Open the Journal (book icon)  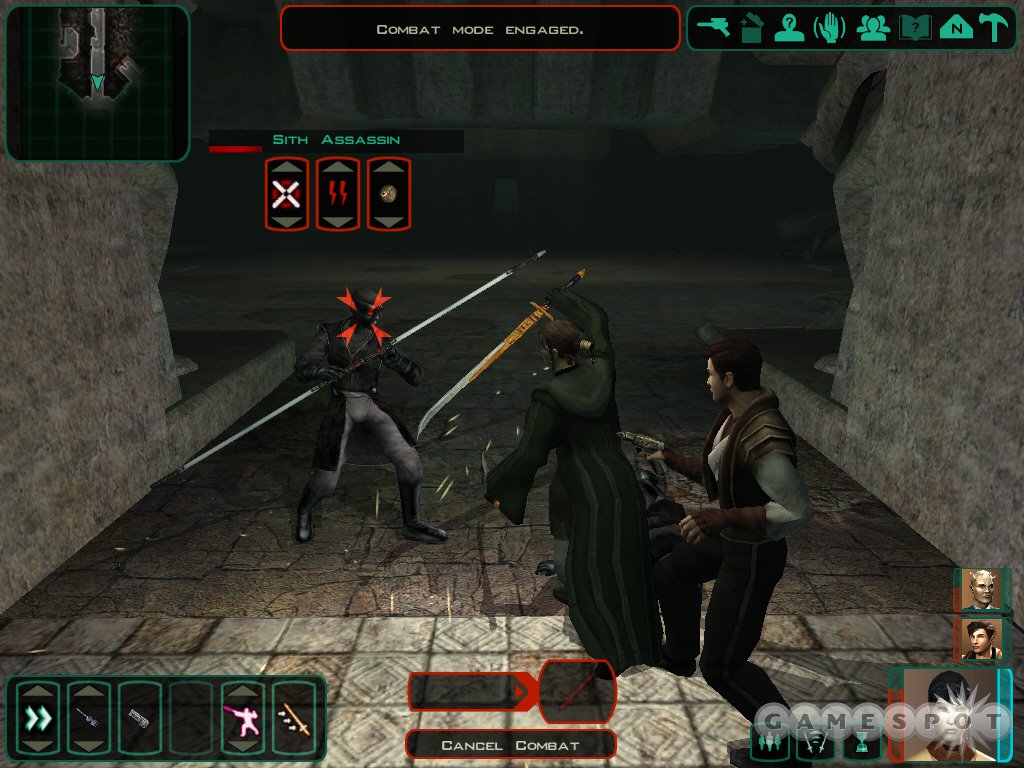(915, 28)
